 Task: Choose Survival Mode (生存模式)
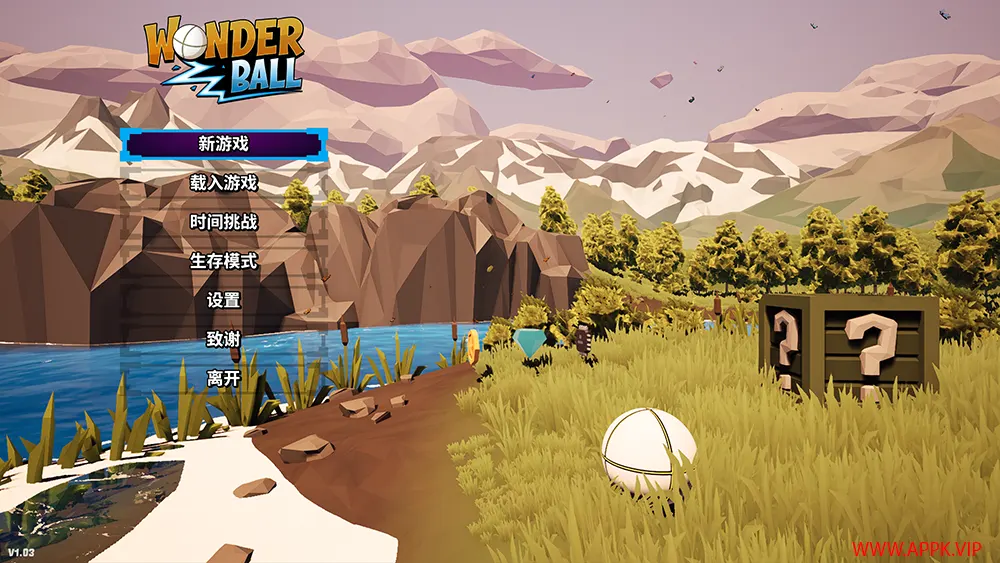coord(224,261)
